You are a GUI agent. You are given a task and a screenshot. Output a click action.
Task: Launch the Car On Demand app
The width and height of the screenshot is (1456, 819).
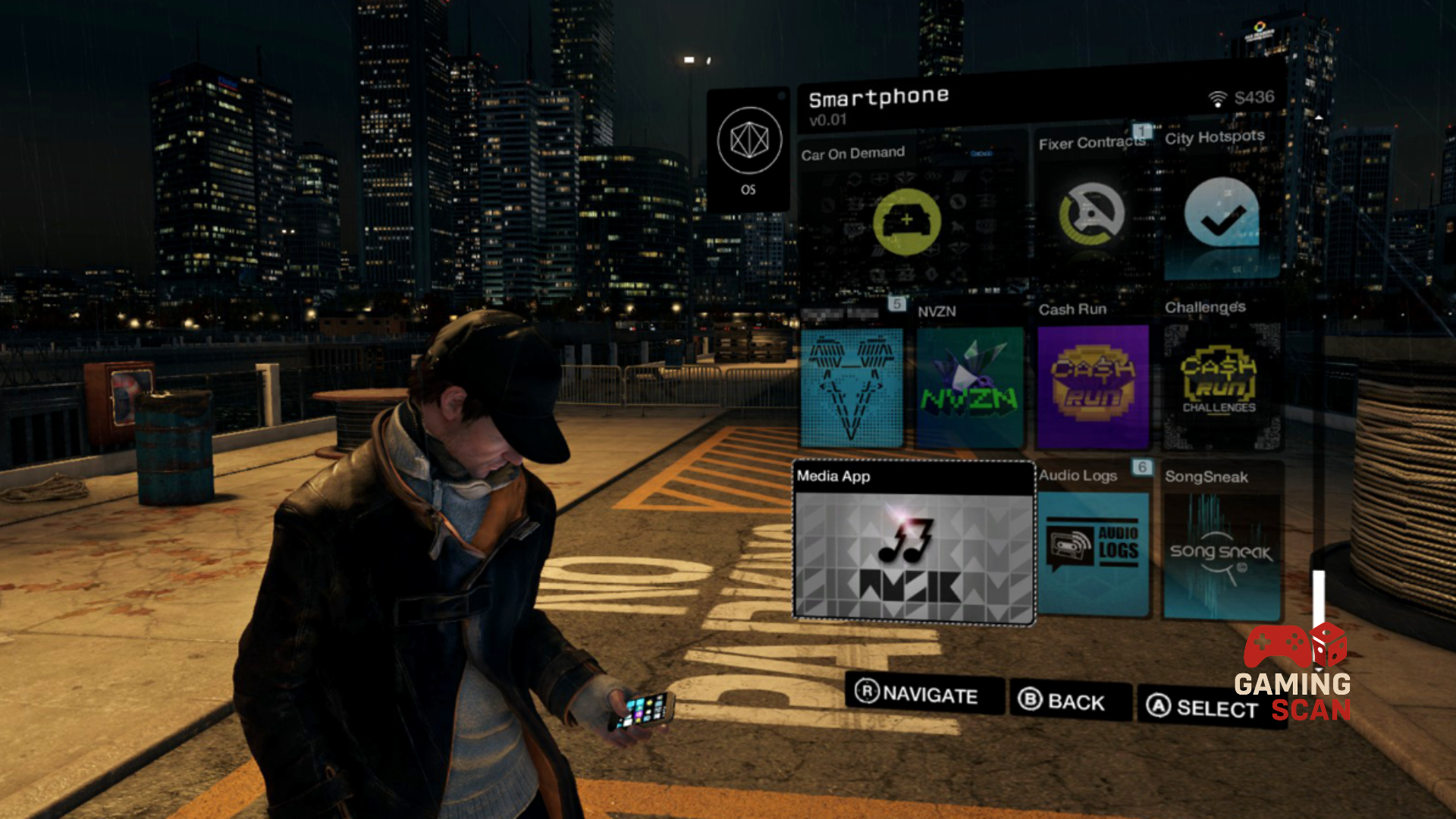click(907, 221)
